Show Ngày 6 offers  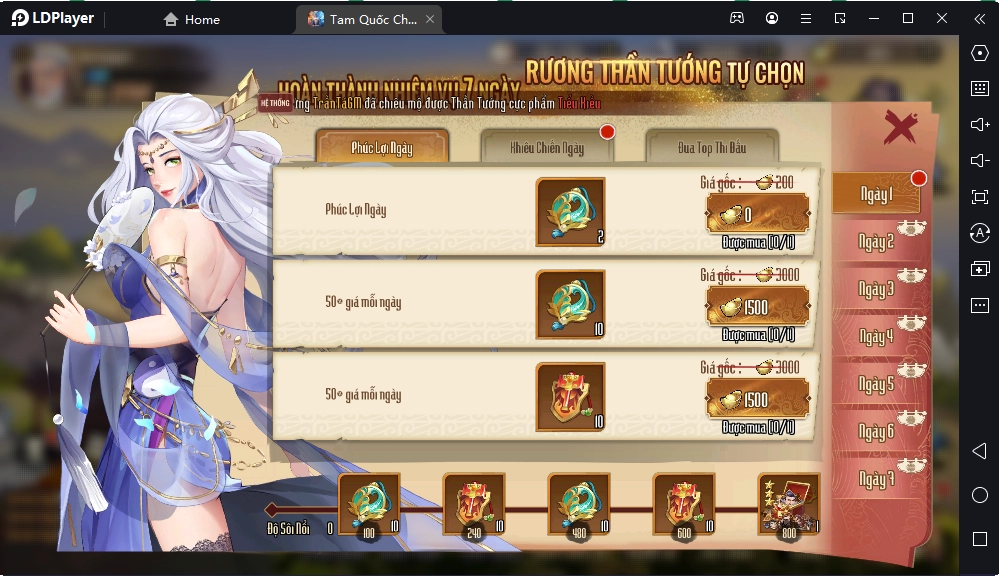[876, 432]
